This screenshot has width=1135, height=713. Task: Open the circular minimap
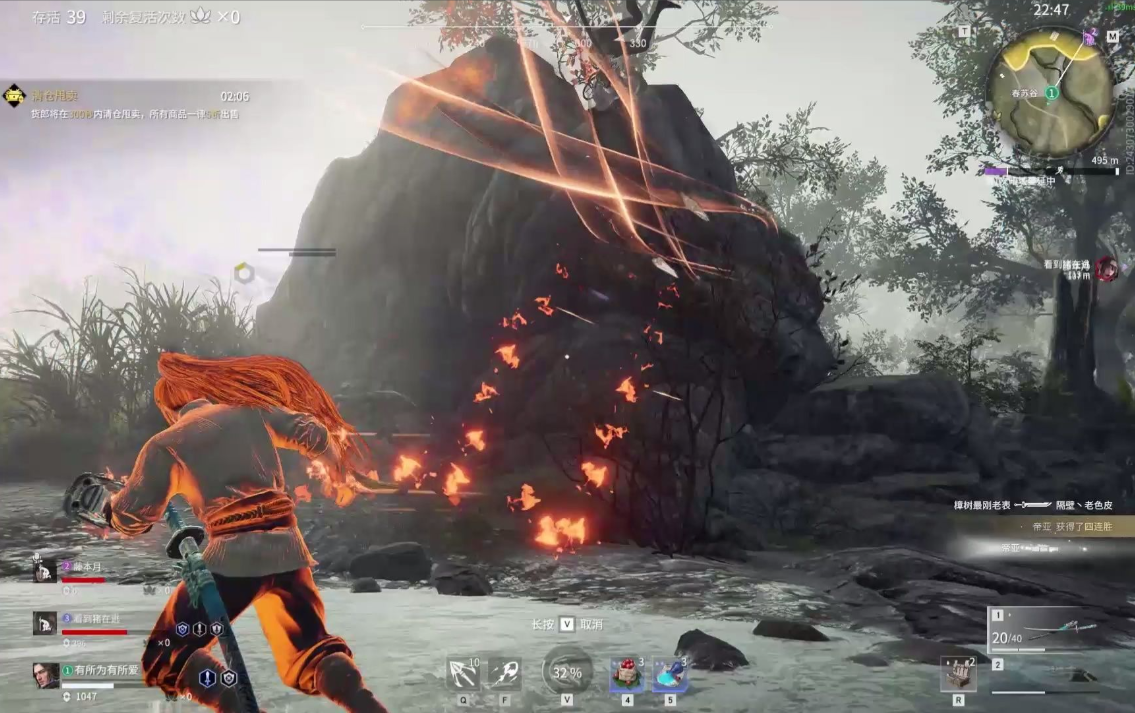tap(1050, 91)
